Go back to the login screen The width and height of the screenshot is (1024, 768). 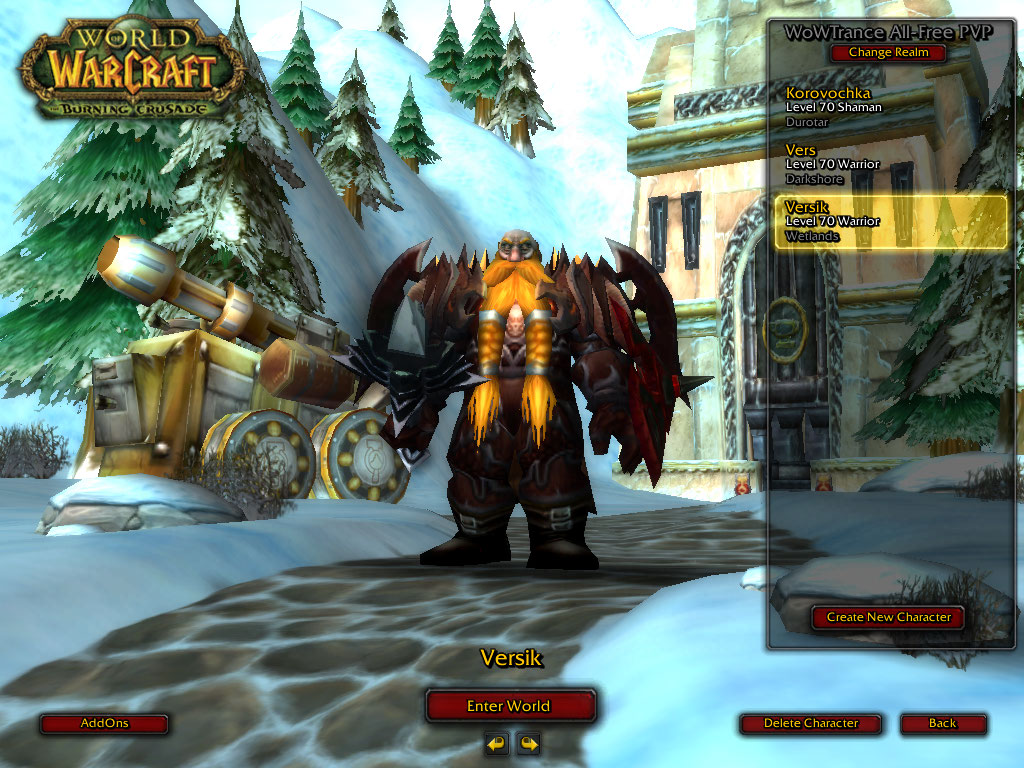(942, 723)
